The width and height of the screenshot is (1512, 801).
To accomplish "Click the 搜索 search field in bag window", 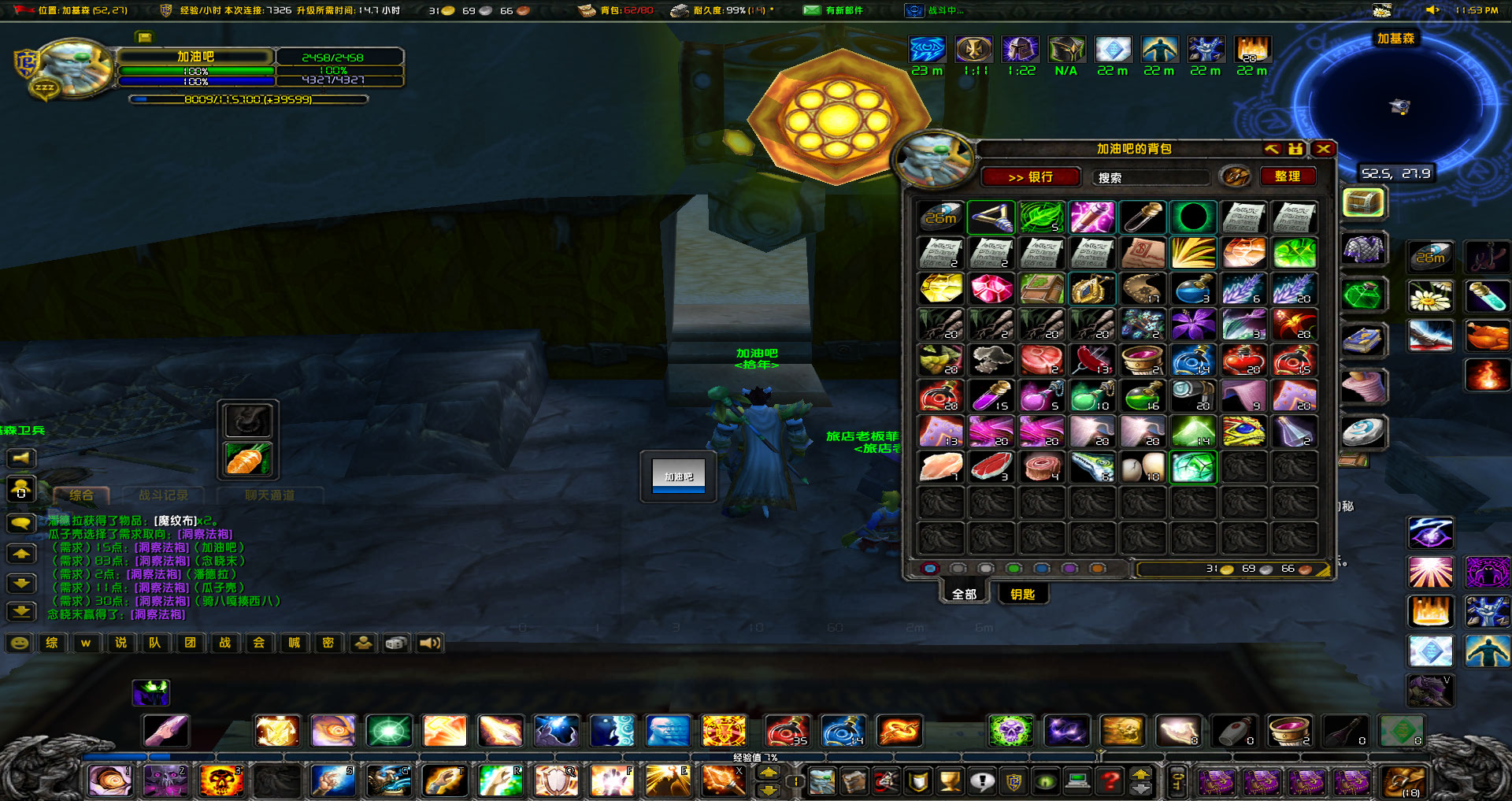I will tap(1150, 176).
